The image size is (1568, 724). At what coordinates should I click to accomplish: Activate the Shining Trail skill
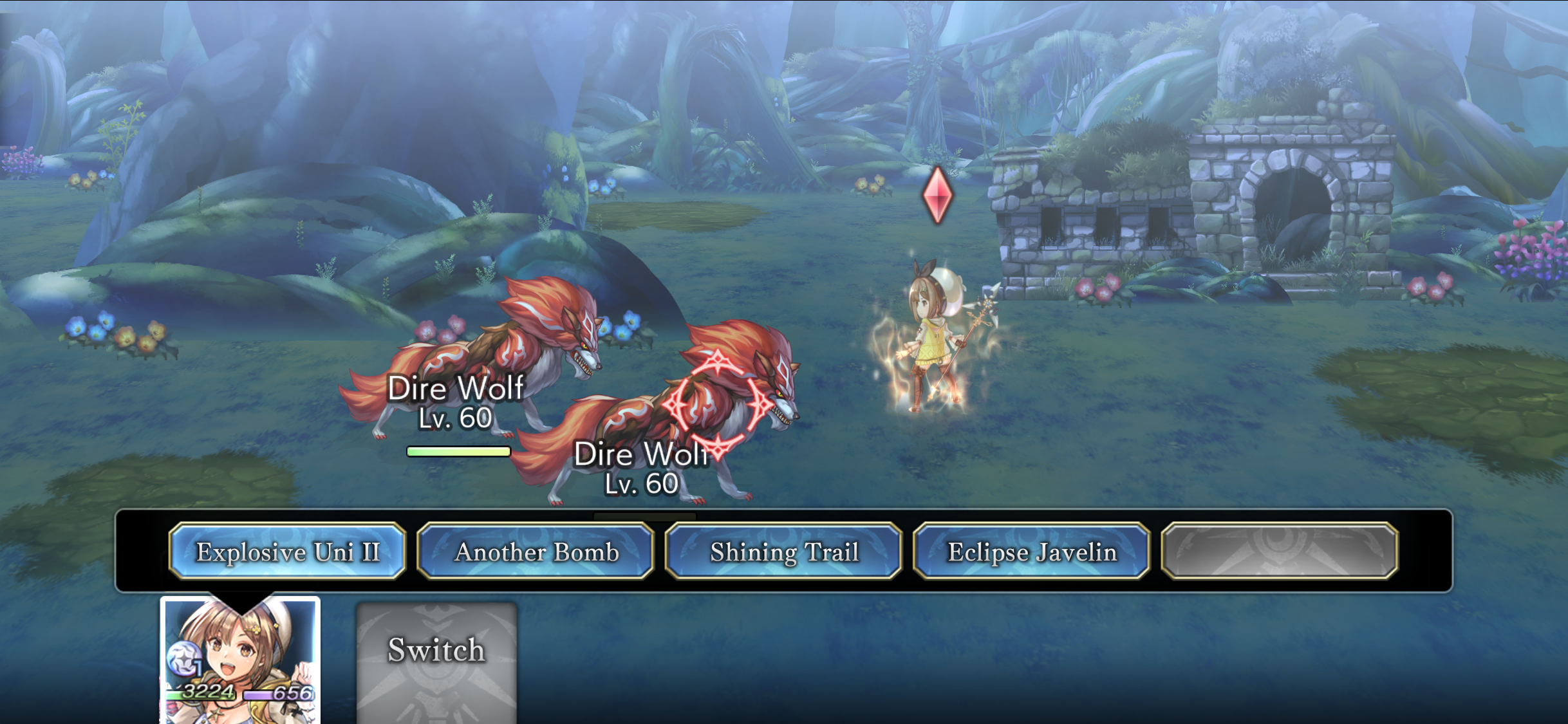784,552
